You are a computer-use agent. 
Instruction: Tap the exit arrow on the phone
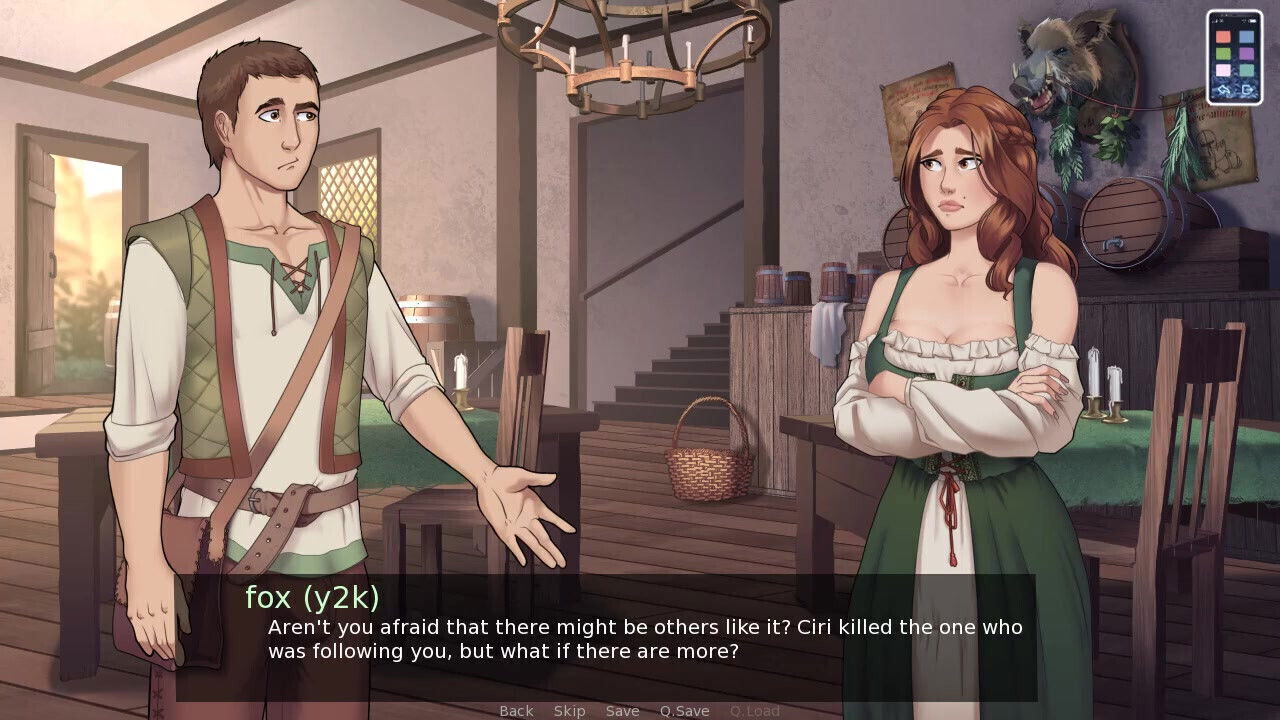(1247, 89)
